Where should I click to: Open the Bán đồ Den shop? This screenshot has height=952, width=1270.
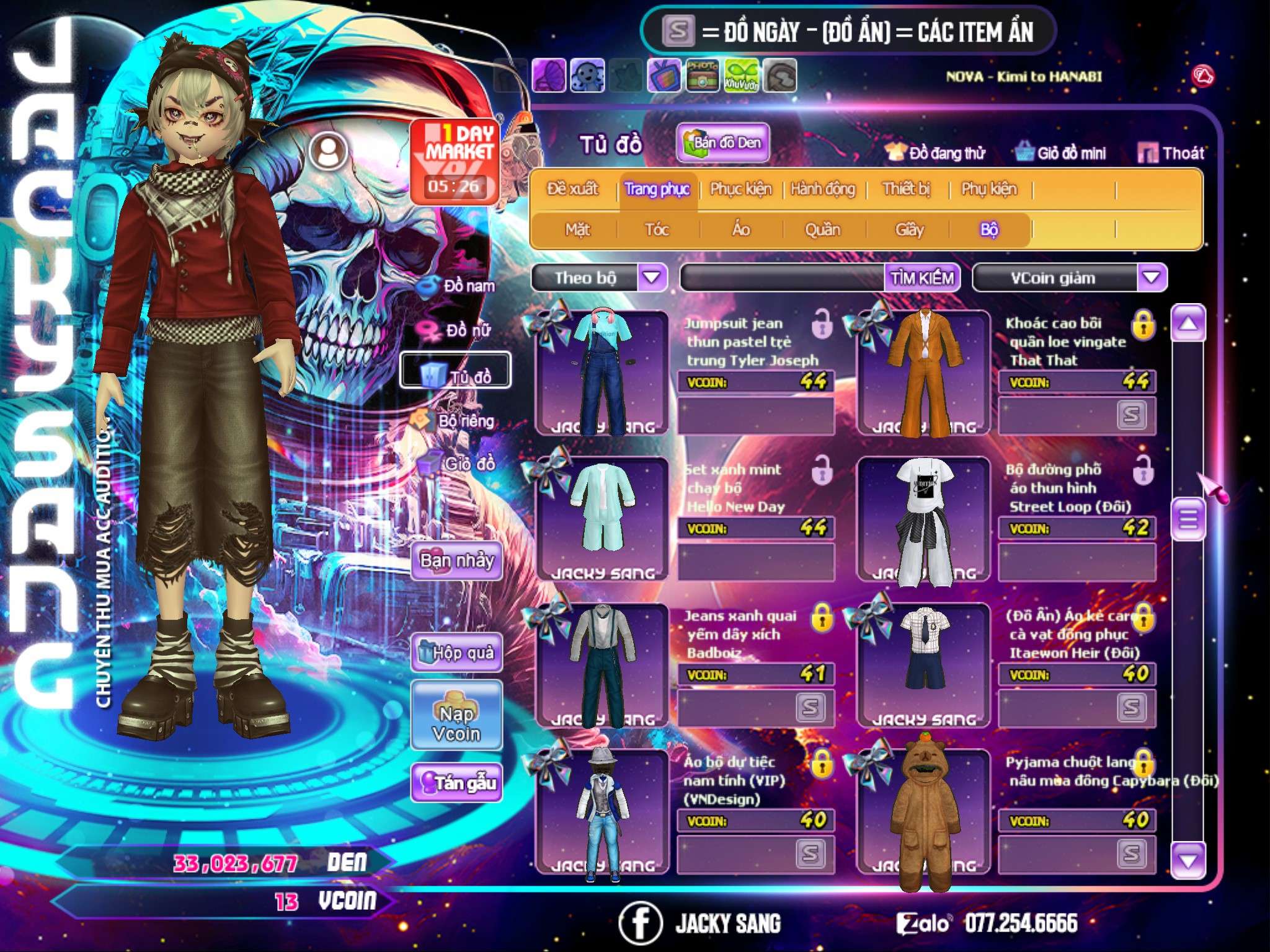pos(723,143)
